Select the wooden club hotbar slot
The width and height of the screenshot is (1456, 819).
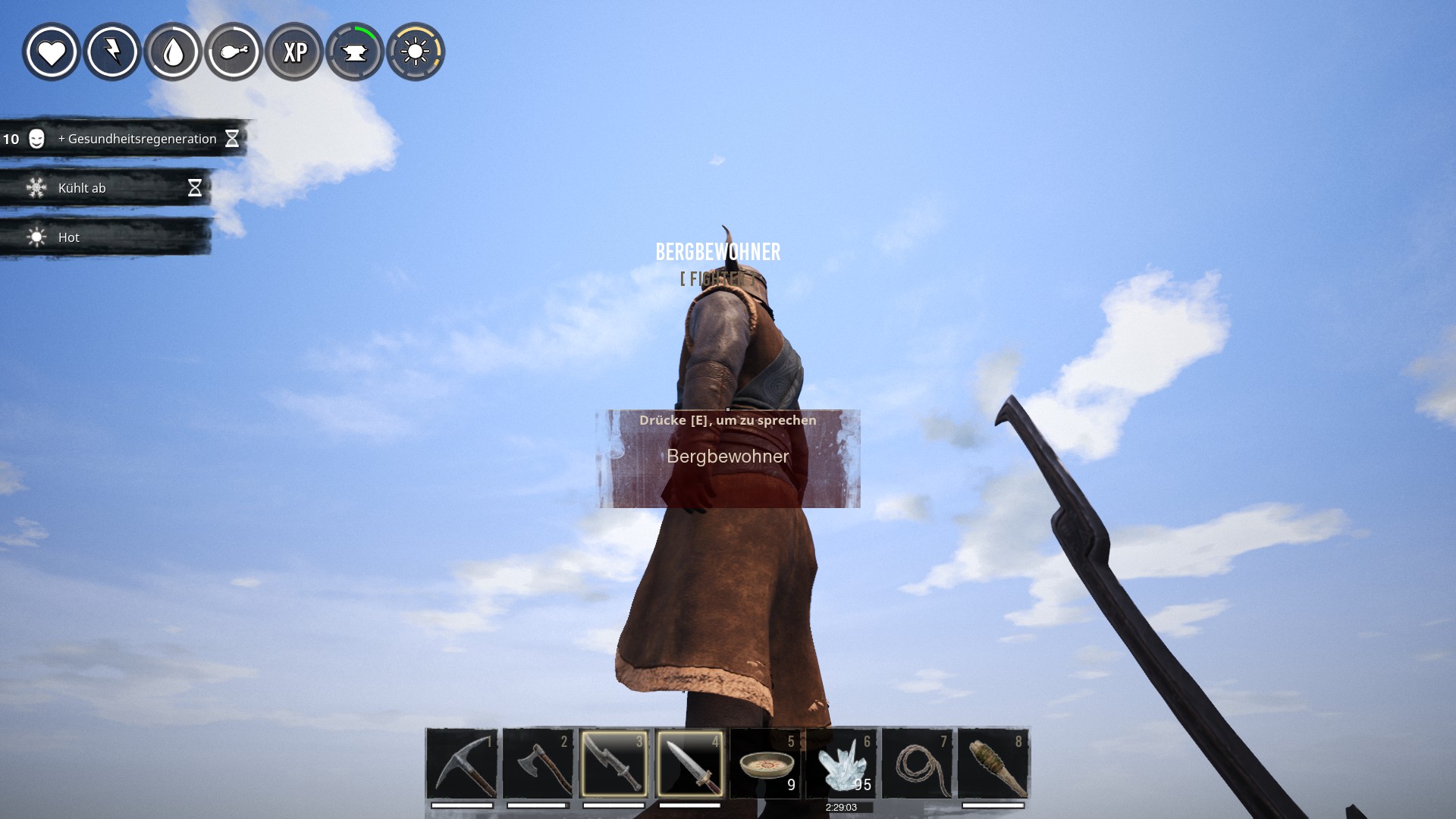pos(993,764)
